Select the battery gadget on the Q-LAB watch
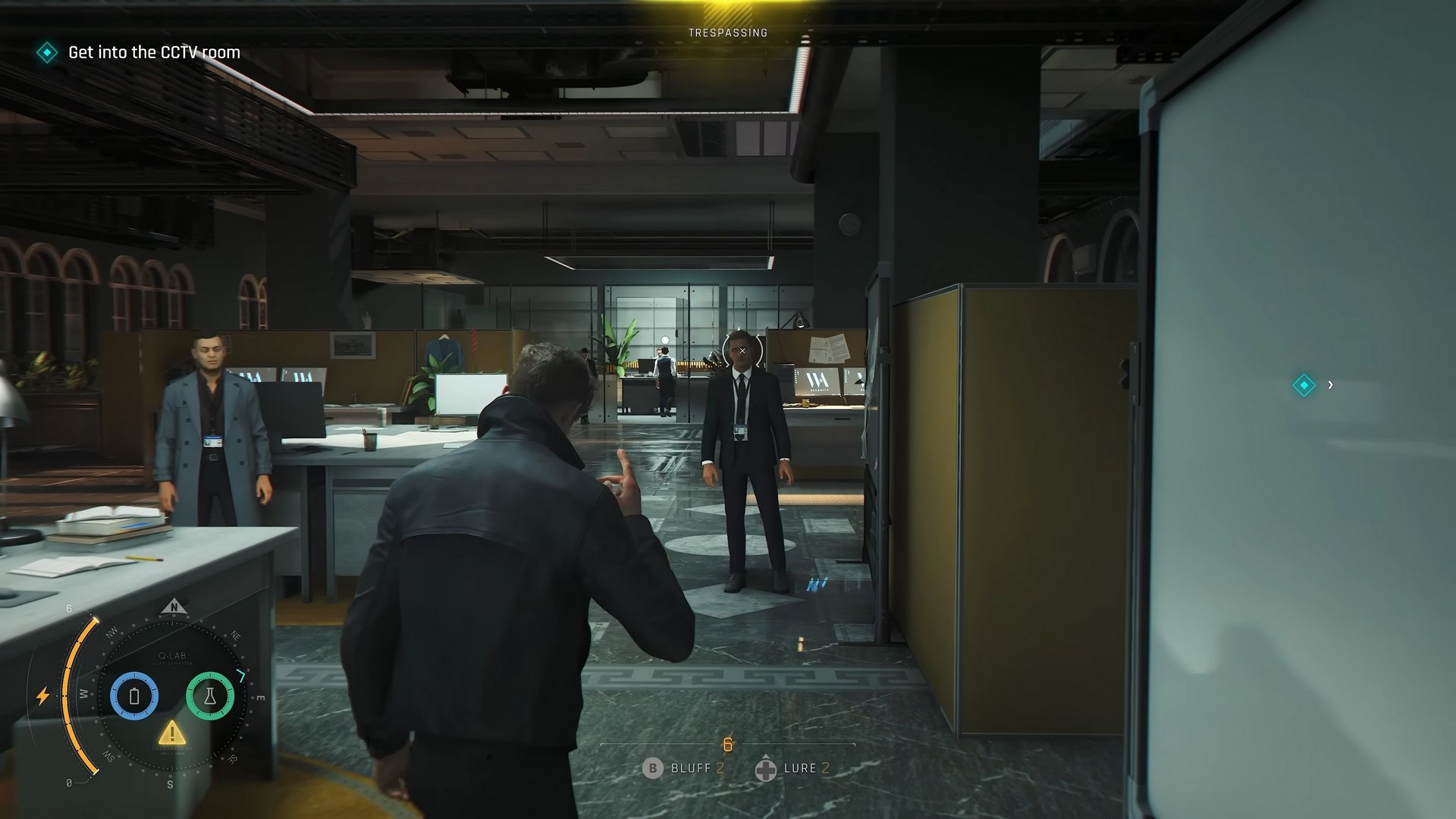This screenshot has height=819, width=1456. pyautogui.click(x=135, y=695)
